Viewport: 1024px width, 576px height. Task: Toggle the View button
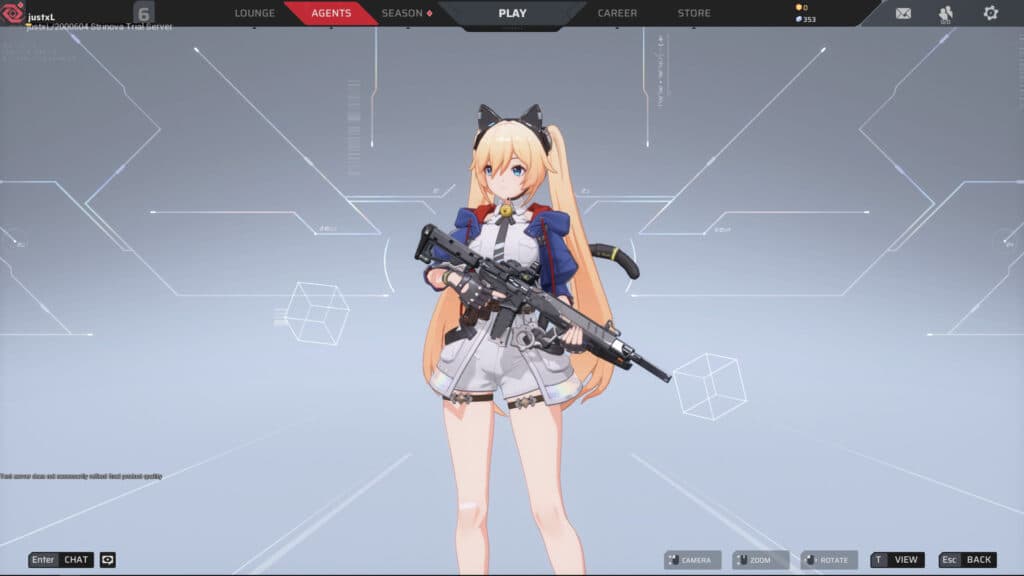tap(897, 560)
